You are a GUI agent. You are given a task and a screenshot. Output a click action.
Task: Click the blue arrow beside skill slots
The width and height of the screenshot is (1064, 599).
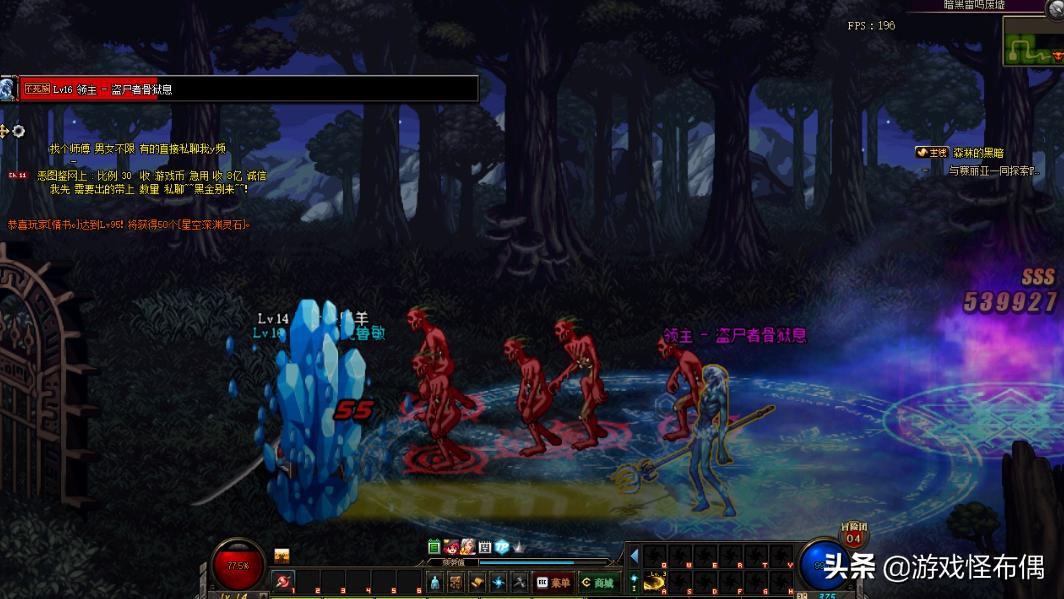(x=634, y=556)
